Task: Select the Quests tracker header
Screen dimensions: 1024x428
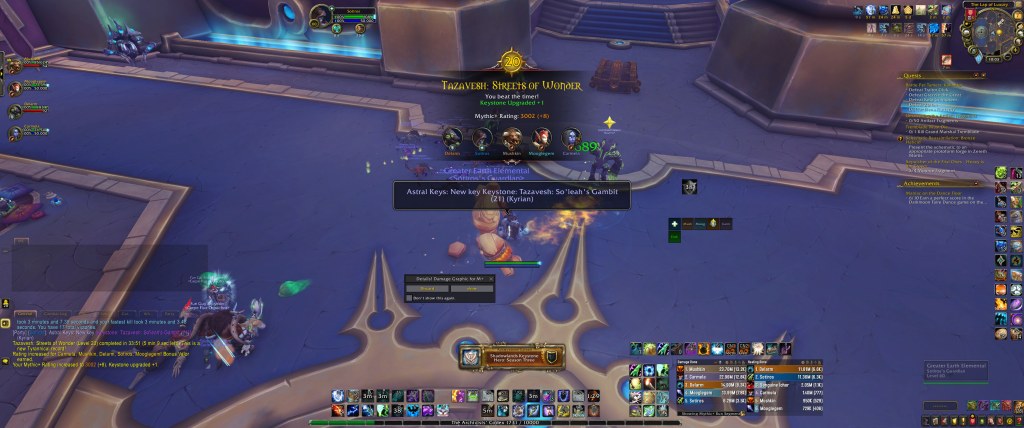Action: coord(912,74)
